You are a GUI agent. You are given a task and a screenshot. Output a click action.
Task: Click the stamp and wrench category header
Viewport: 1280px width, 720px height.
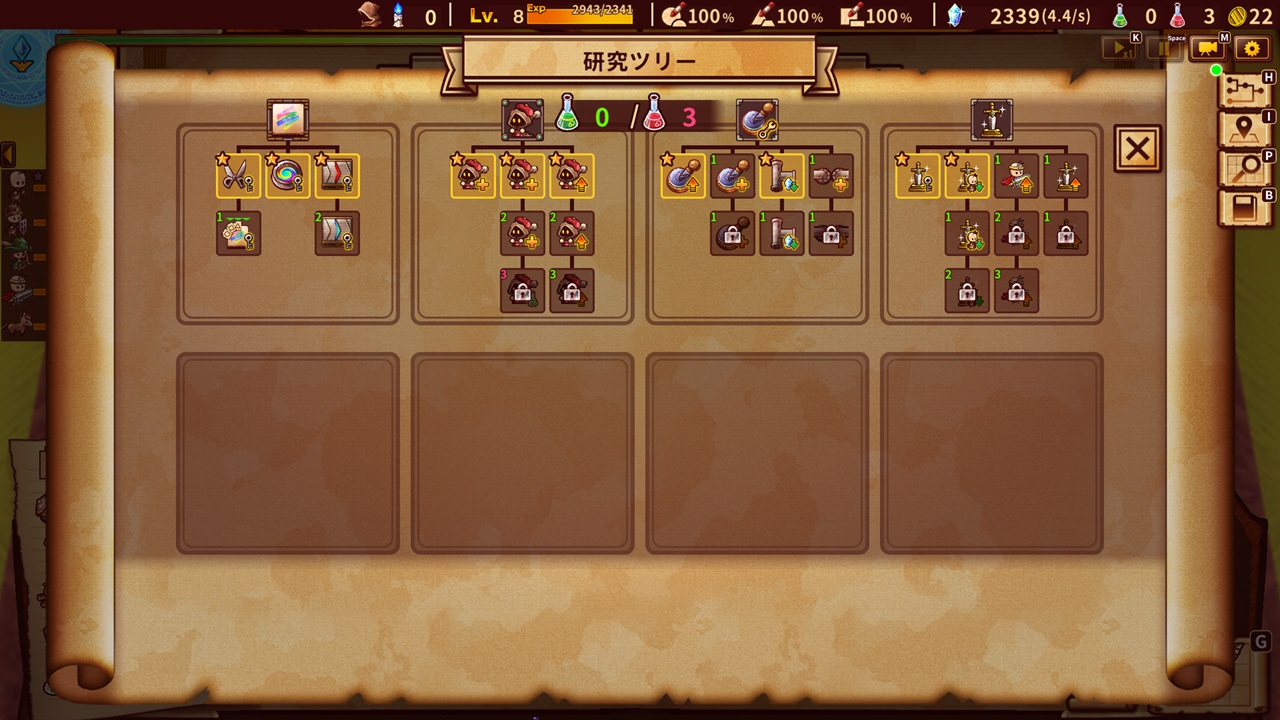click(757, 120)
